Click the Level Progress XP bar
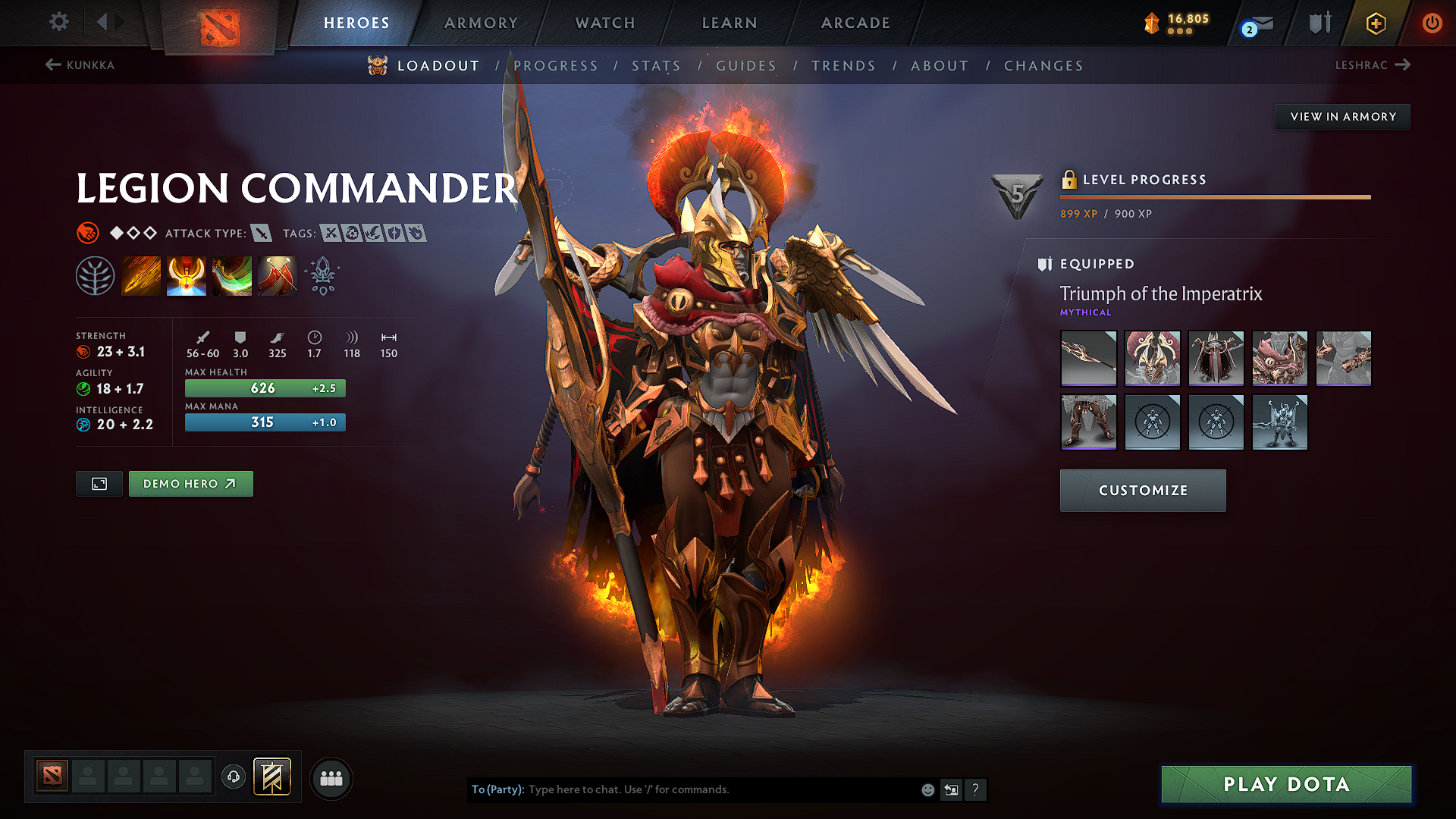Screen dimensions: 1456x819 coord(1215,196)
